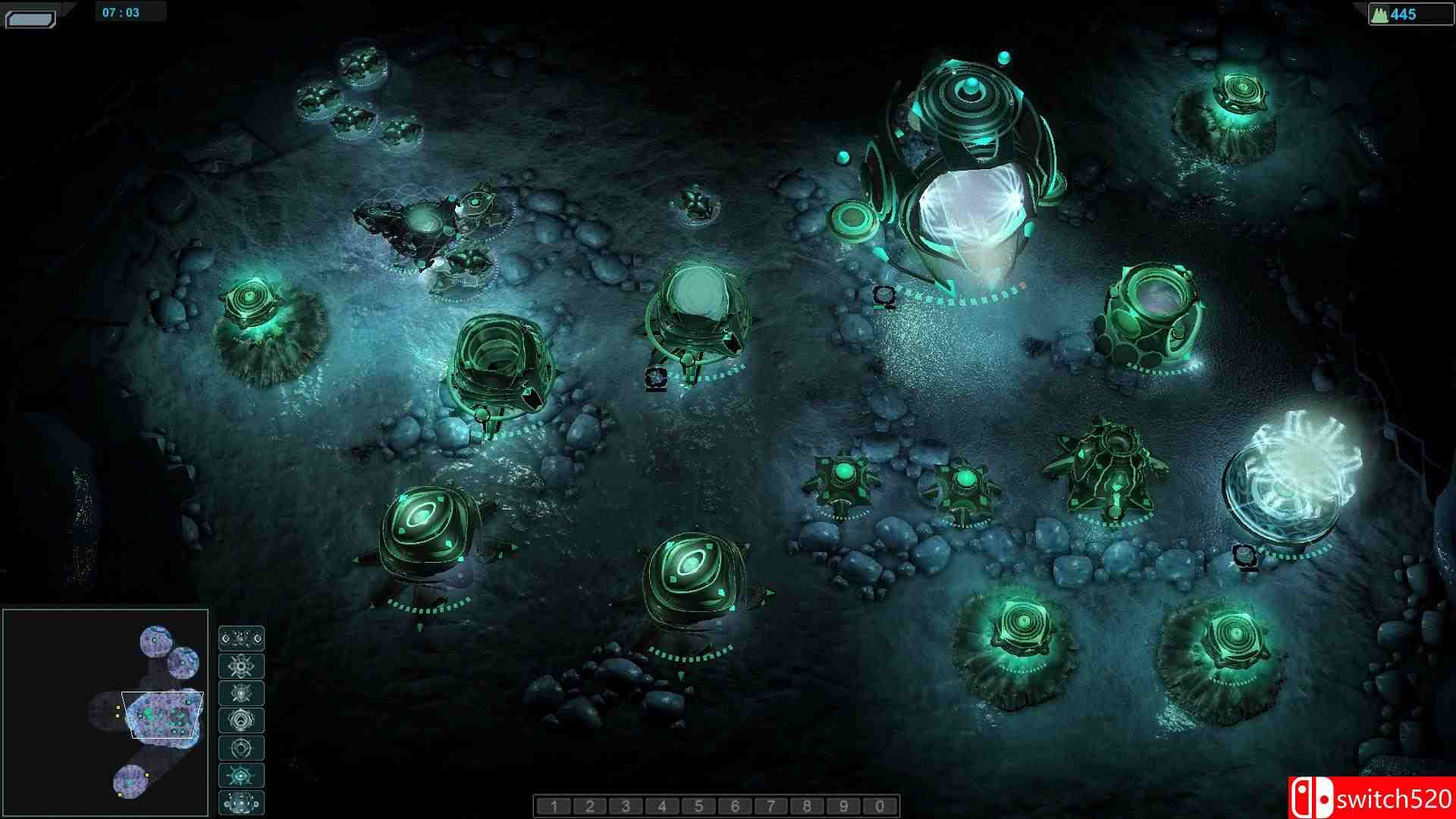The width and height of the screenshot is (1456, 819).
Task: Select the beetle-like unit icon in the sidebar
Action: (x=241, y=694)
